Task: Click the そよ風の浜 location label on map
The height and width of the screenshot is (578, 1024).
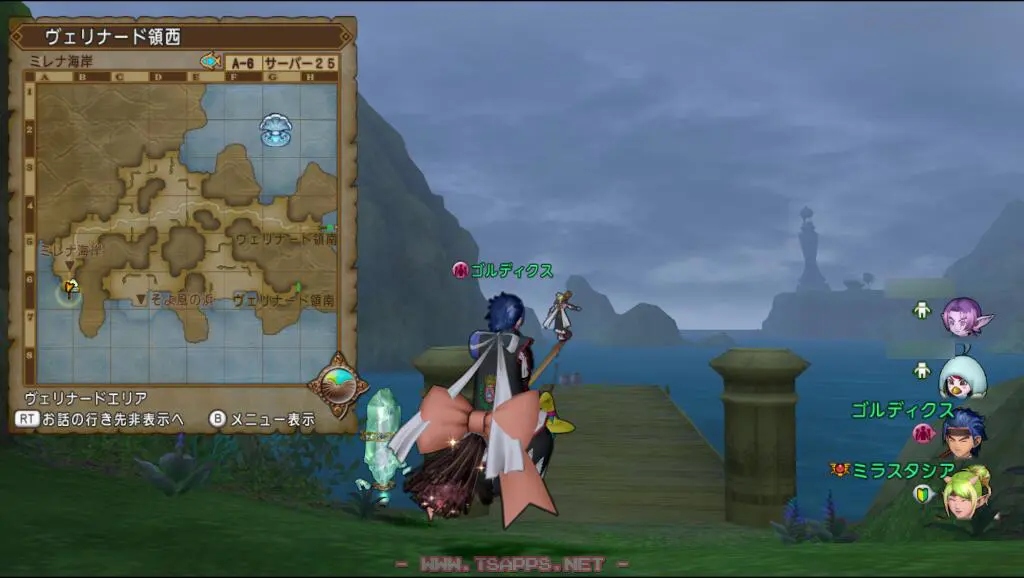Action: (180, 299)
